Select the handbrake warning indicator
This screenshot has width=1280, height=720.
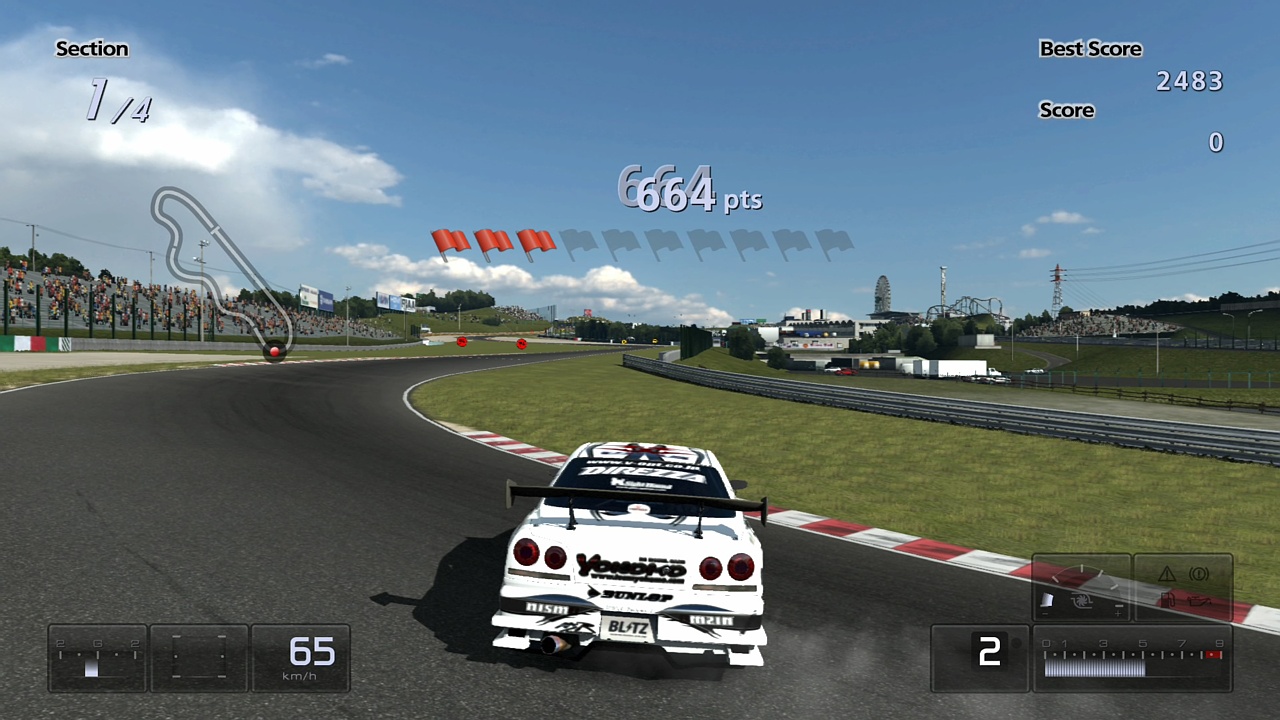click(x=1199, y=574)
